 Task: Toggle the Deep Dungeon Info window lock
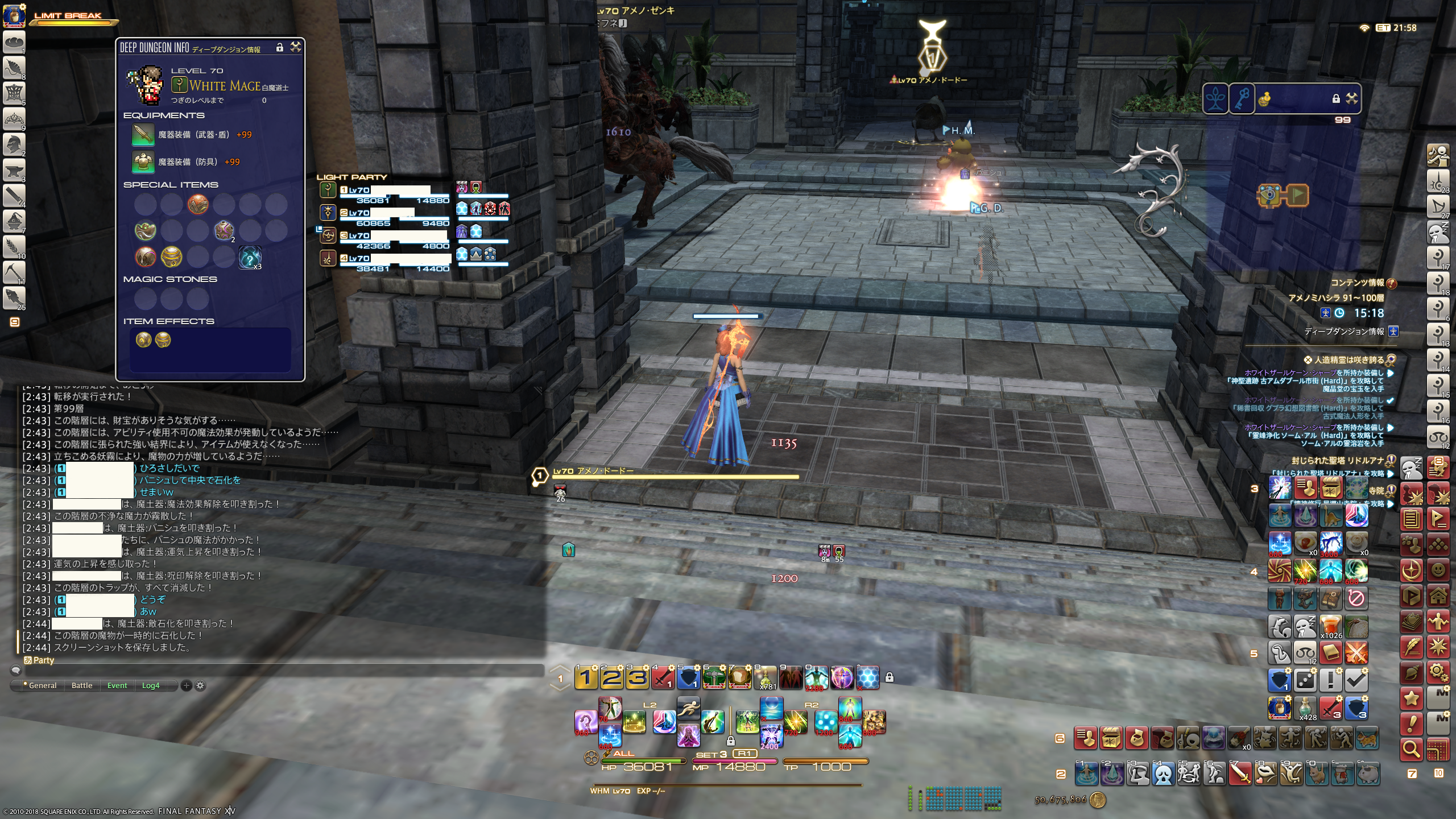pyautogui.click(x=280, y=47)
